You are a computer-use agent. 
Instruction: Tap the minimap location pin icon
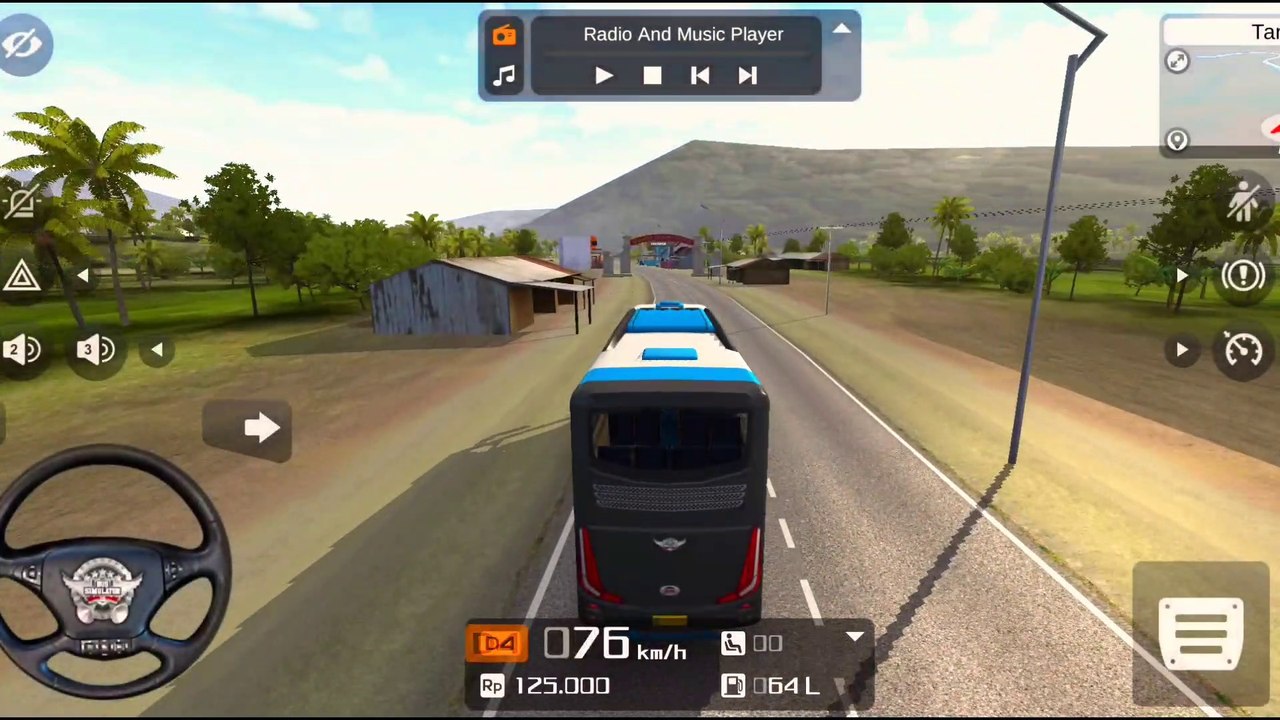(1177, 140)
